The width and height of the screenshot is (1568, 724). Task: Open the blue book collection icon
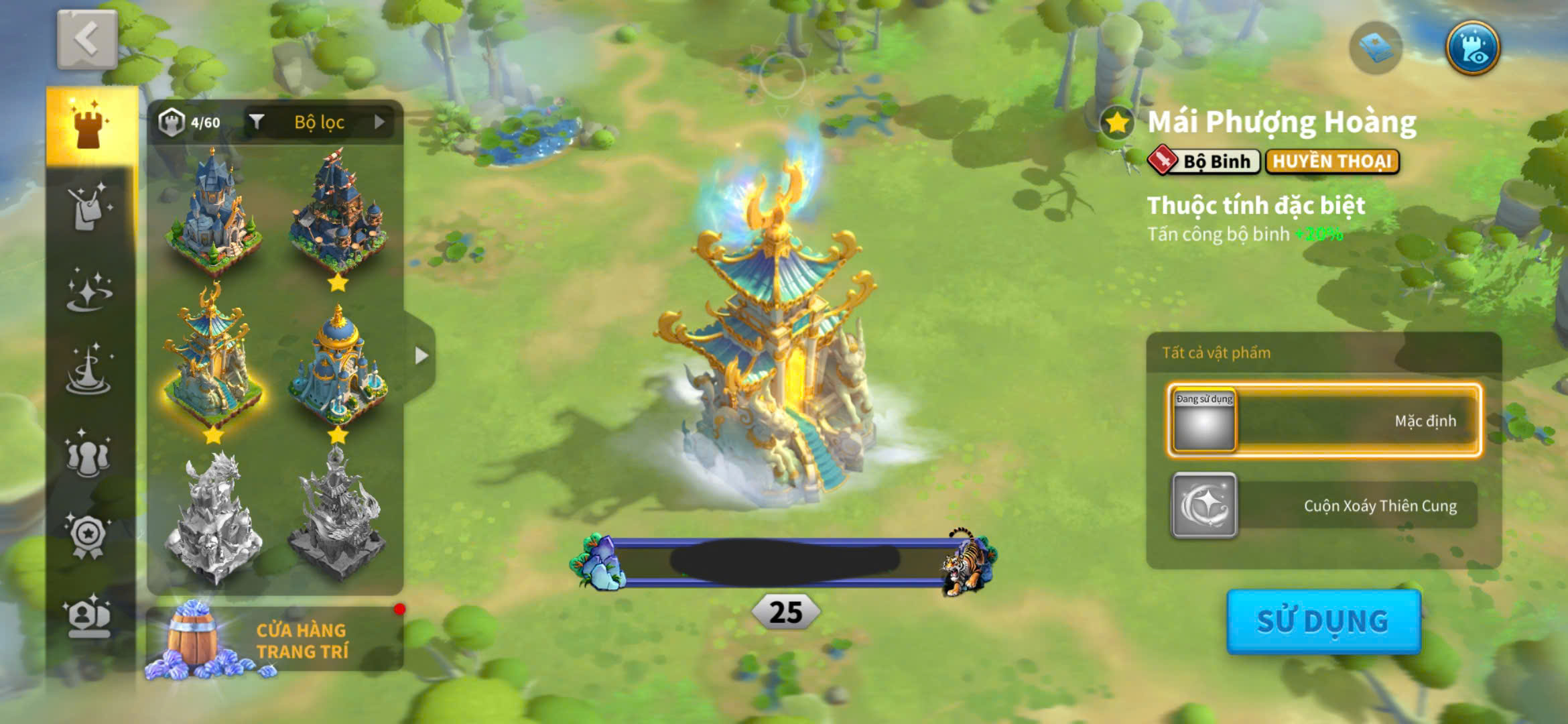coord(1375,48)
